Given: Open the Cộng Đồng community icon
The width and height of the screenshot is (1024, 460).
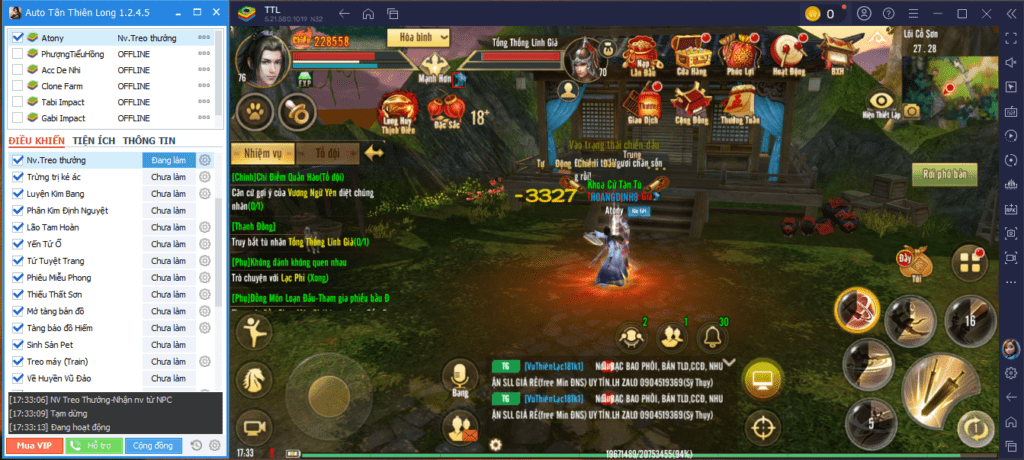Looking at the screenshot, I should pyautogui.click(x=691, y=103).
